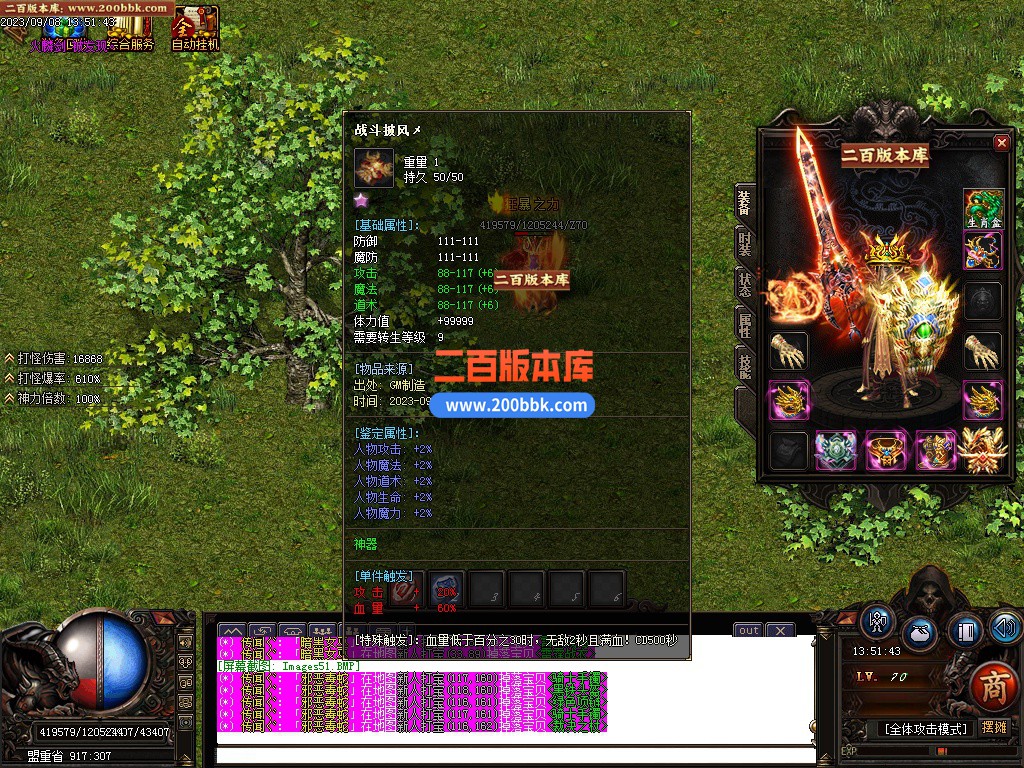Open the book round button

click(965, 631)
